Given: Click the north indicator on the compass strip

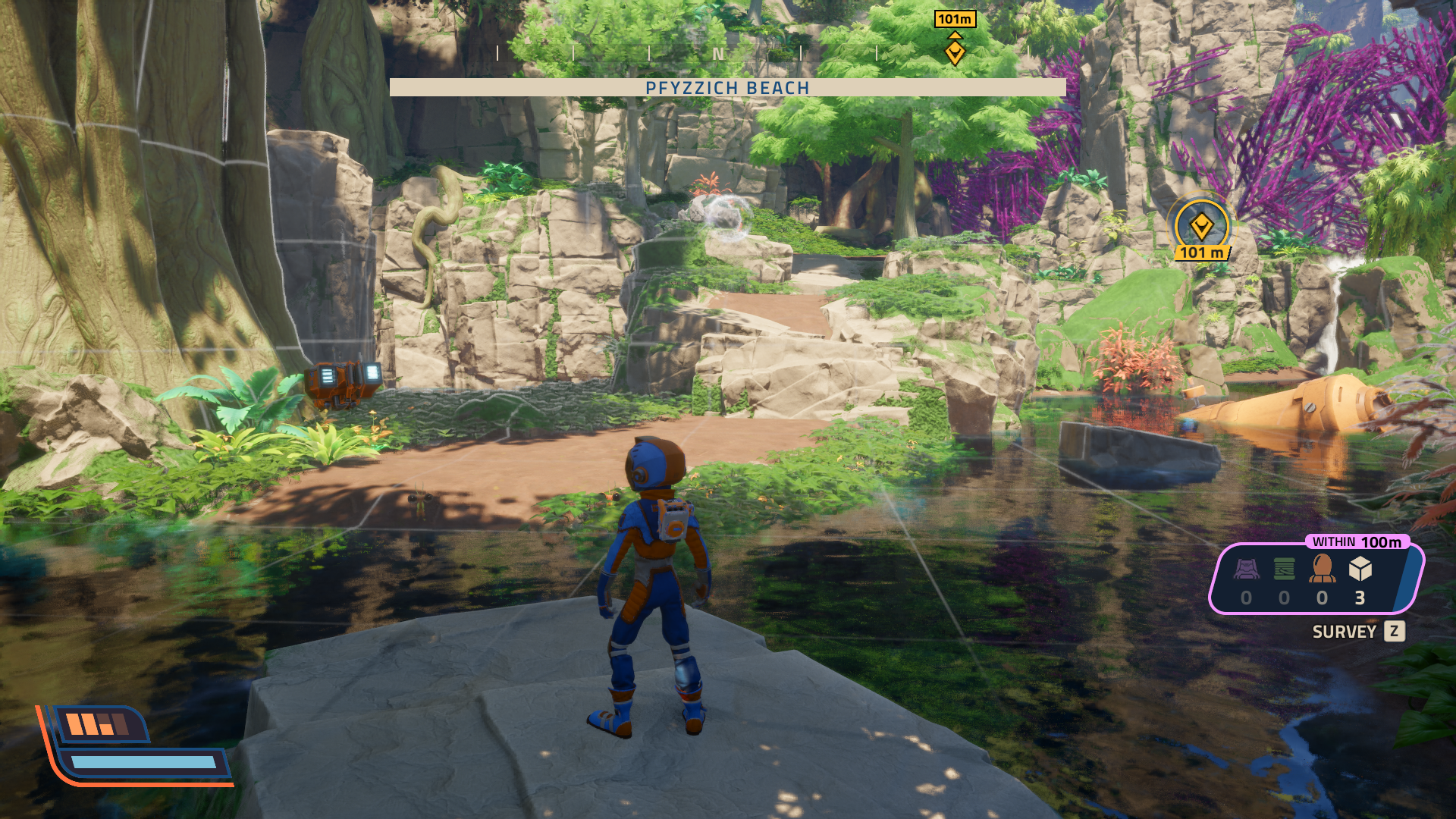Looking at the screenshot, I should tap(718, 54).
